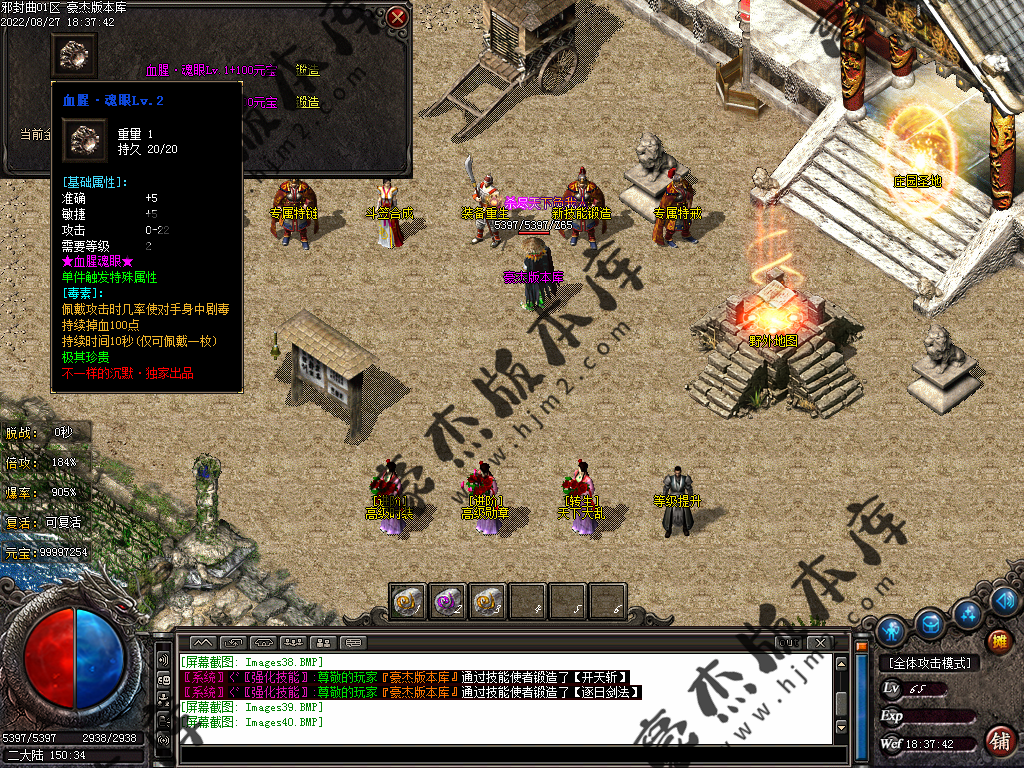The width and height of the screenshot is (1024, 768).
Task: Open the 摊 stall button
Action: pos(997,641)
